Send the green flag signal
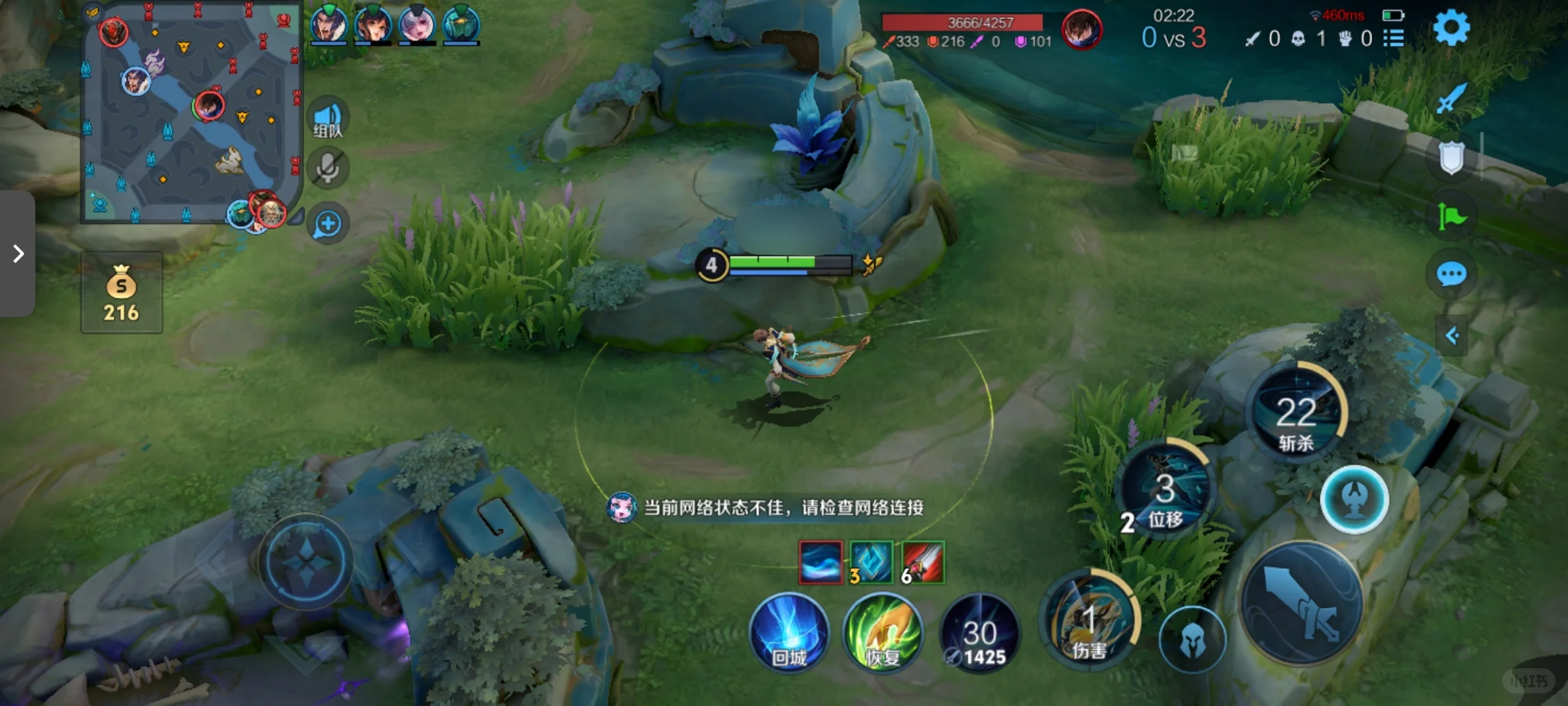This screenshot has width=1568, height=706. 1451,216
